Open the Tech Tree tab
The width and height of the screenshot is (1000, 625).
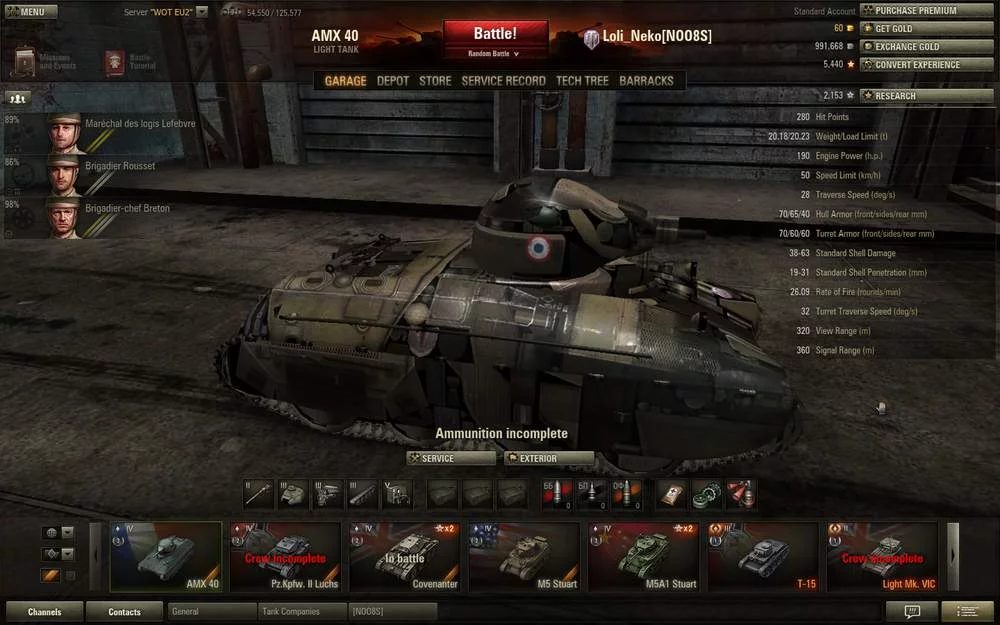582,81
